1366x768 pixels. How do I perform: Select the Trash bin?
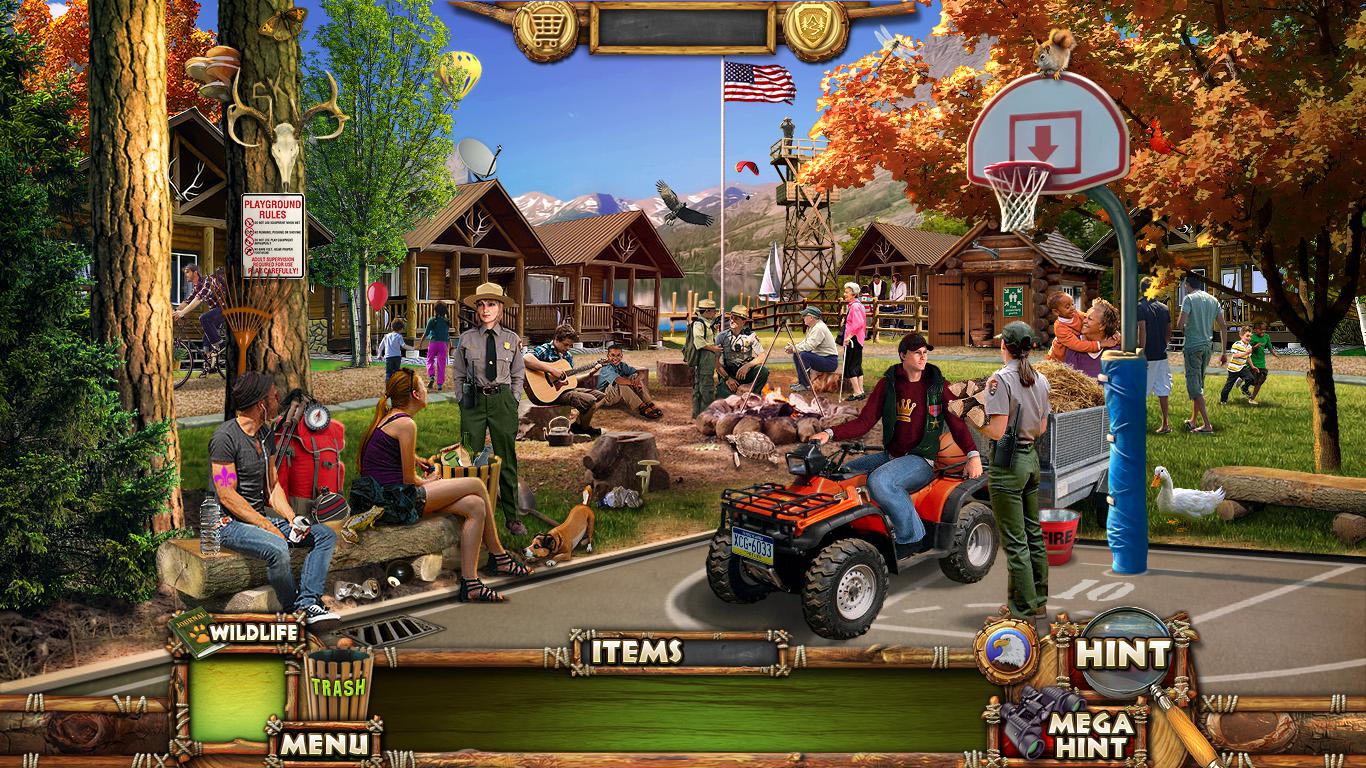point(338,684)
